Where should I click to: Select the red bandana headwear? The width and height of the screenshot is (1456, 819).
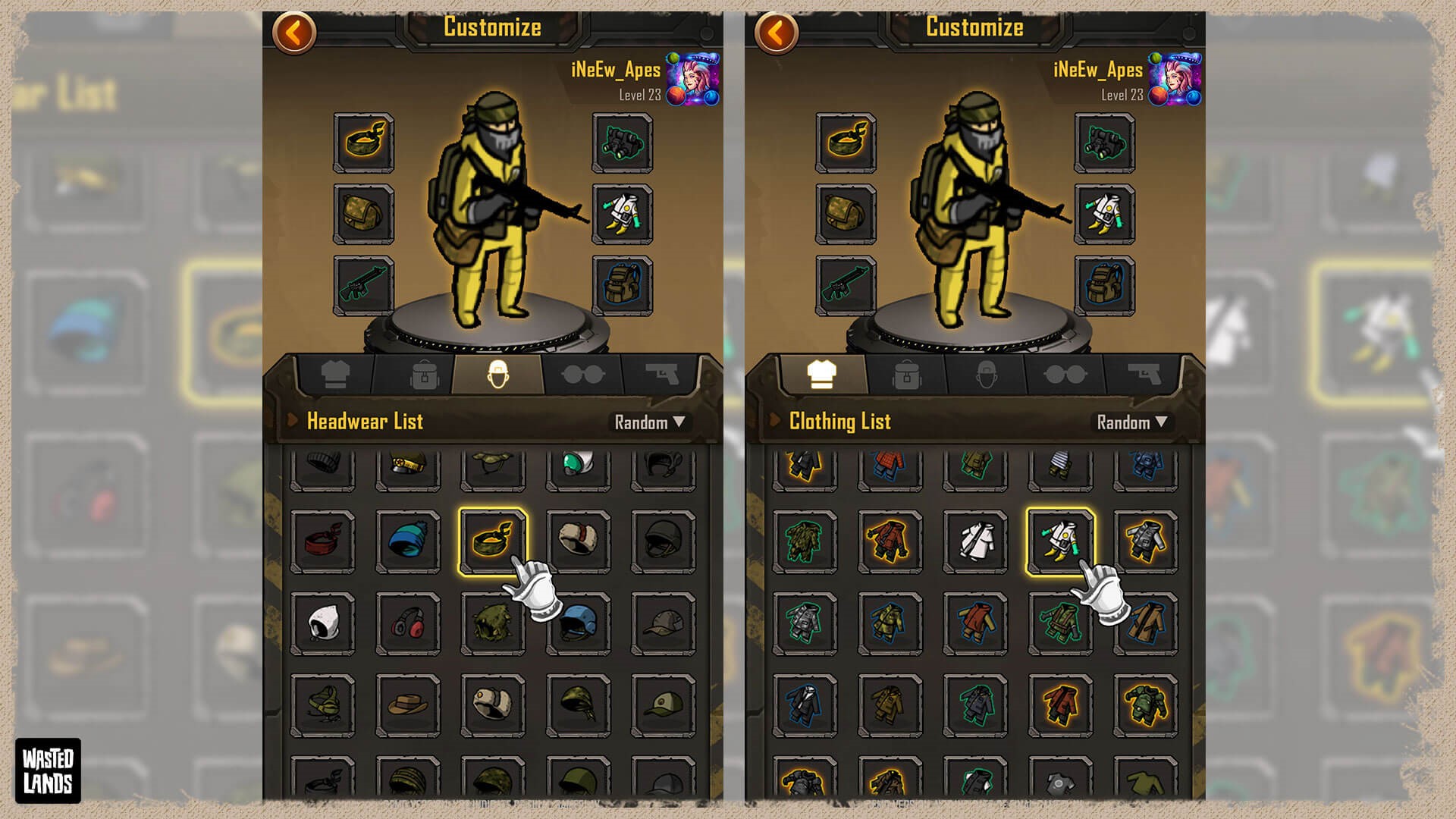323,541
